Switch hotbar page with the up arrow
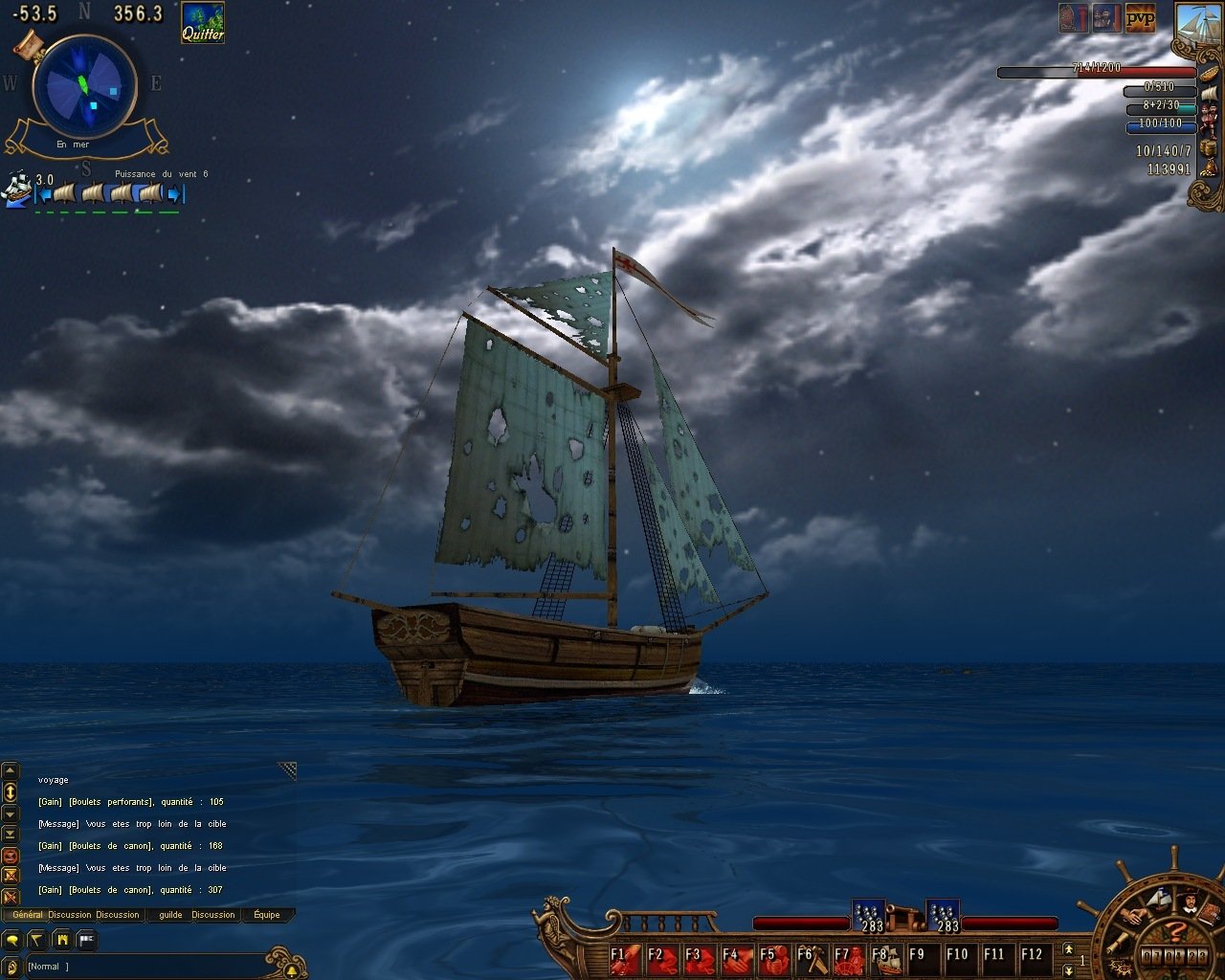 pos(1068,948)
